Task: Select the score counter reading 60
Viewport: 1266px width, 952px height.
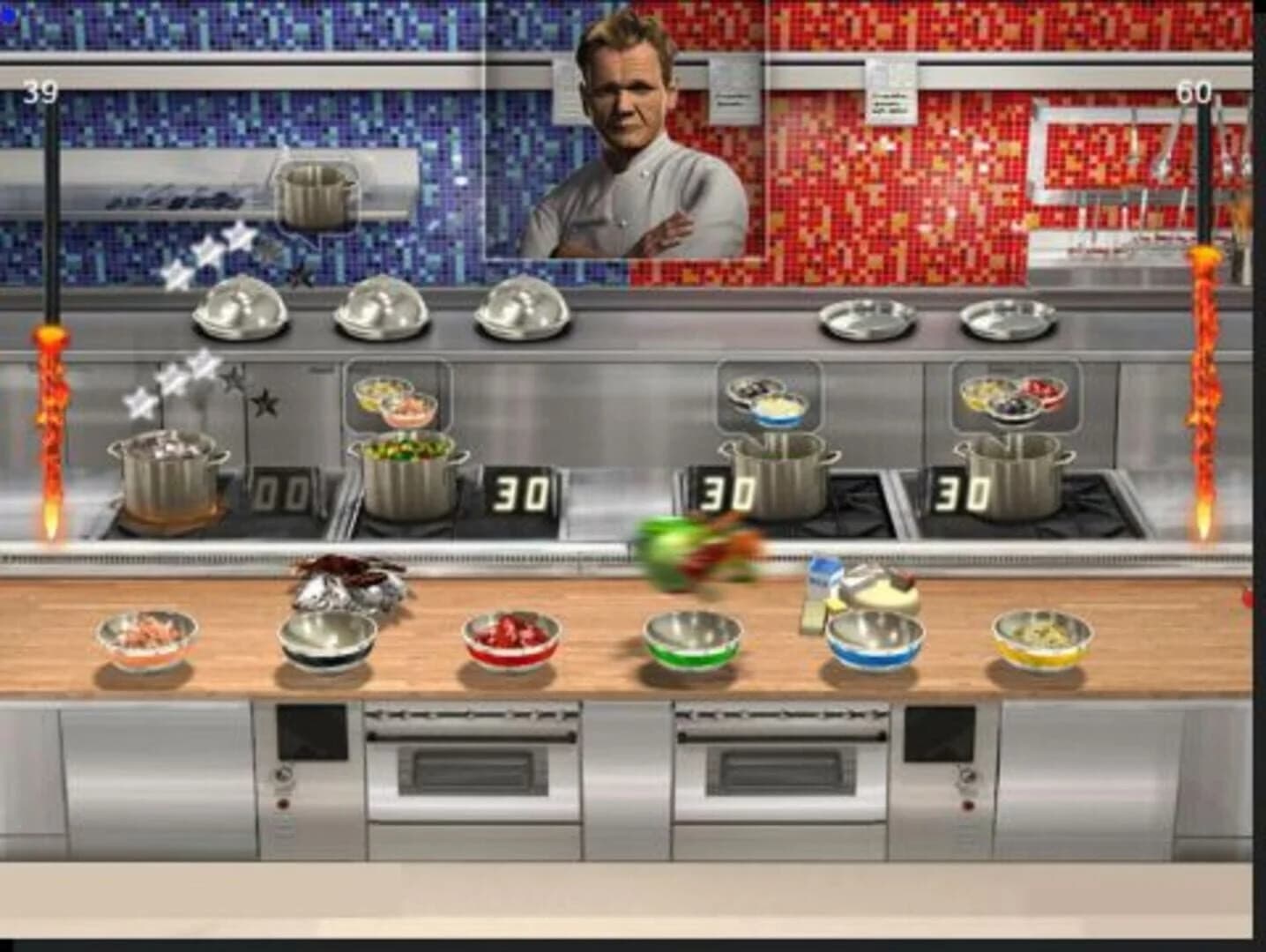Action: pos(1196,88)
